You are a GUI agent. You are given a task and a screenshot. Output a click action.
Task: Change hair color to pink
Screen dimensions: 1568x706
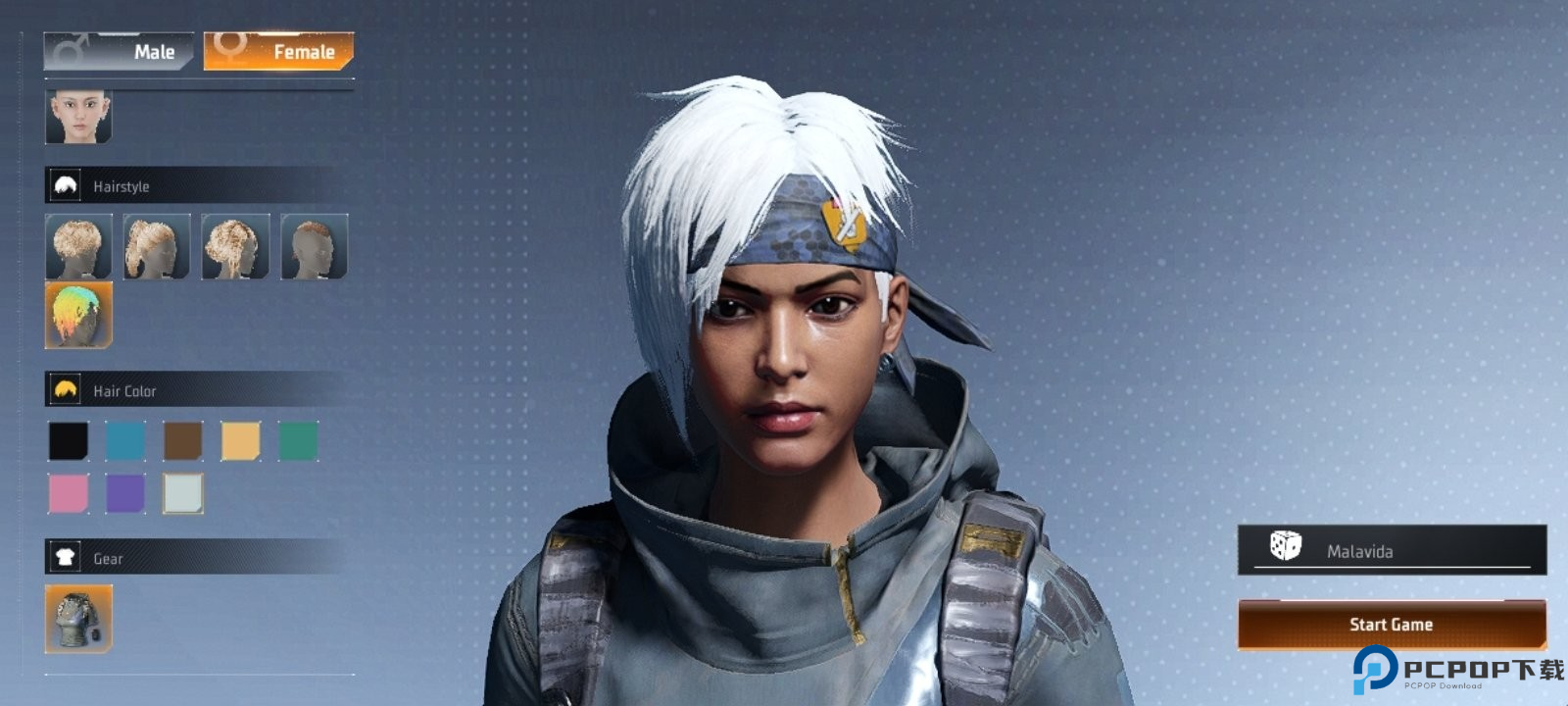tap(69, 493)
